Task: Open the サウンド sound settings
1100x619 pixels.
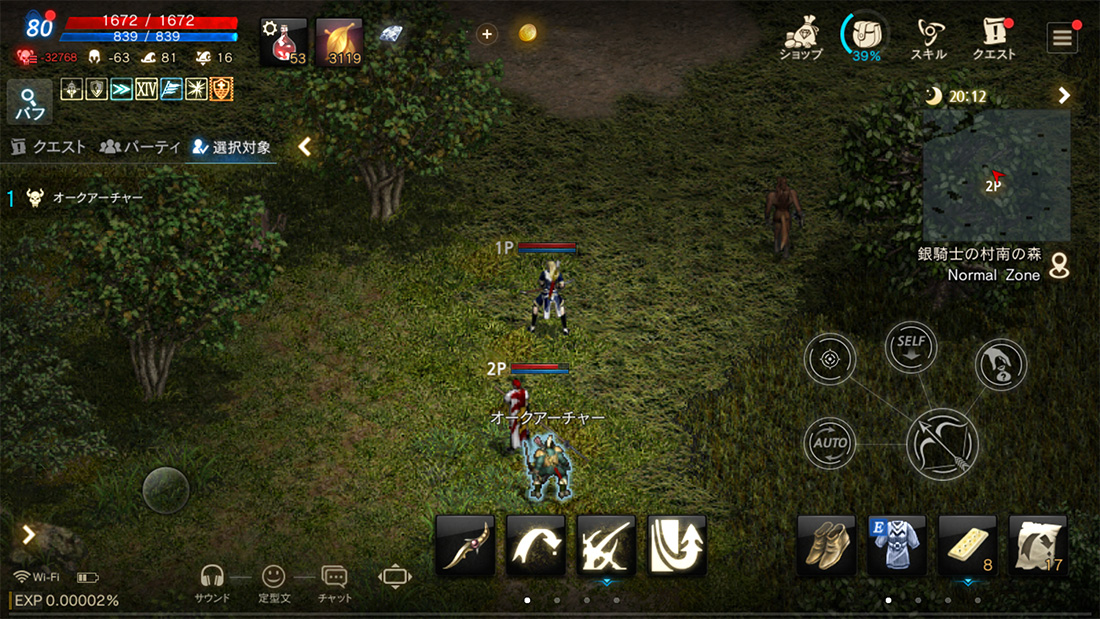Action: 212,581
